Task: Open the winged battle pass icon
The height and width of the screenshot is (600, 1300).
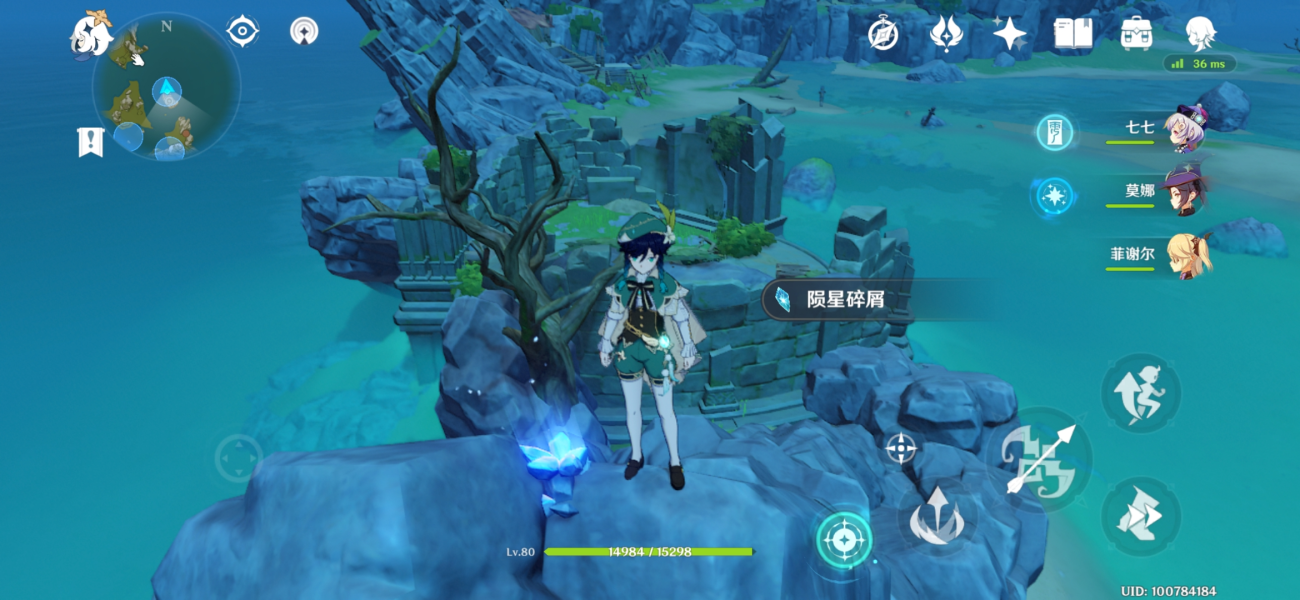Action: click(945, 34)
